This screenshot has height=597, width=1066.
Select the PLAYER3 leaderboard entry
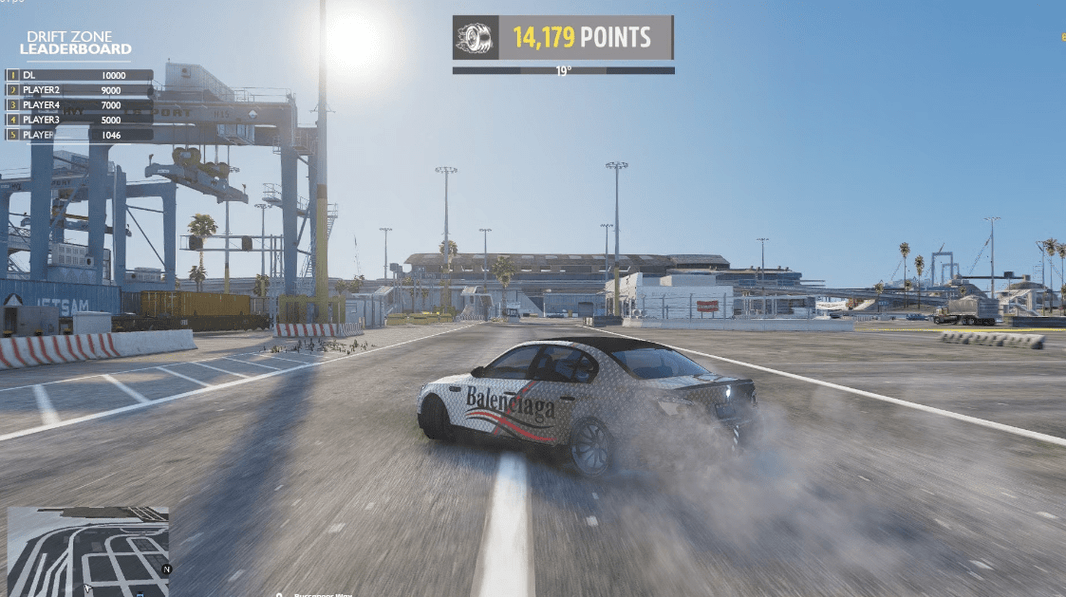point(80,120)
